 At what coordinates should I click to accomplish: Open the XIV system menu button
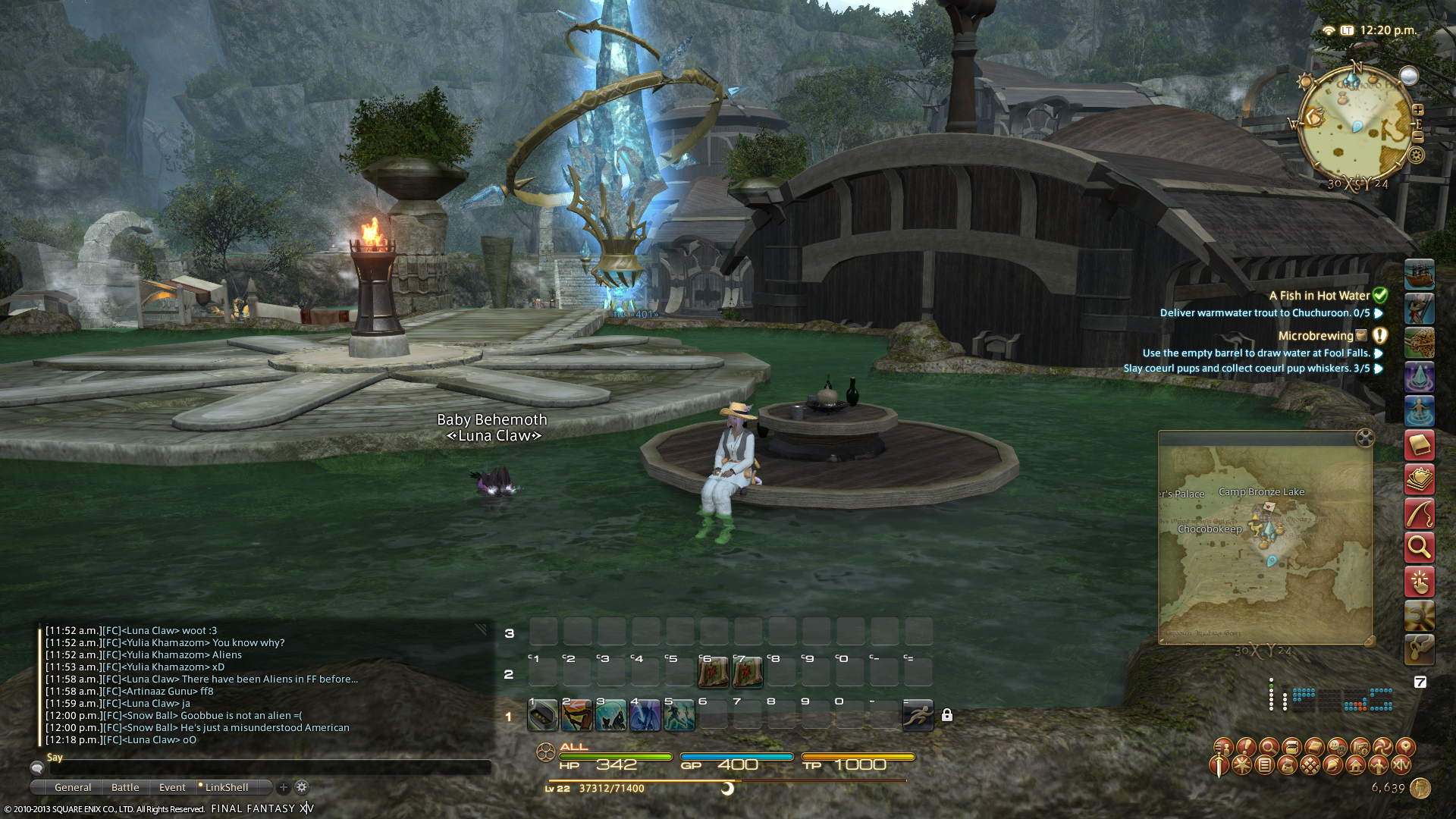pyautogui.click(x=1401, y=765)
